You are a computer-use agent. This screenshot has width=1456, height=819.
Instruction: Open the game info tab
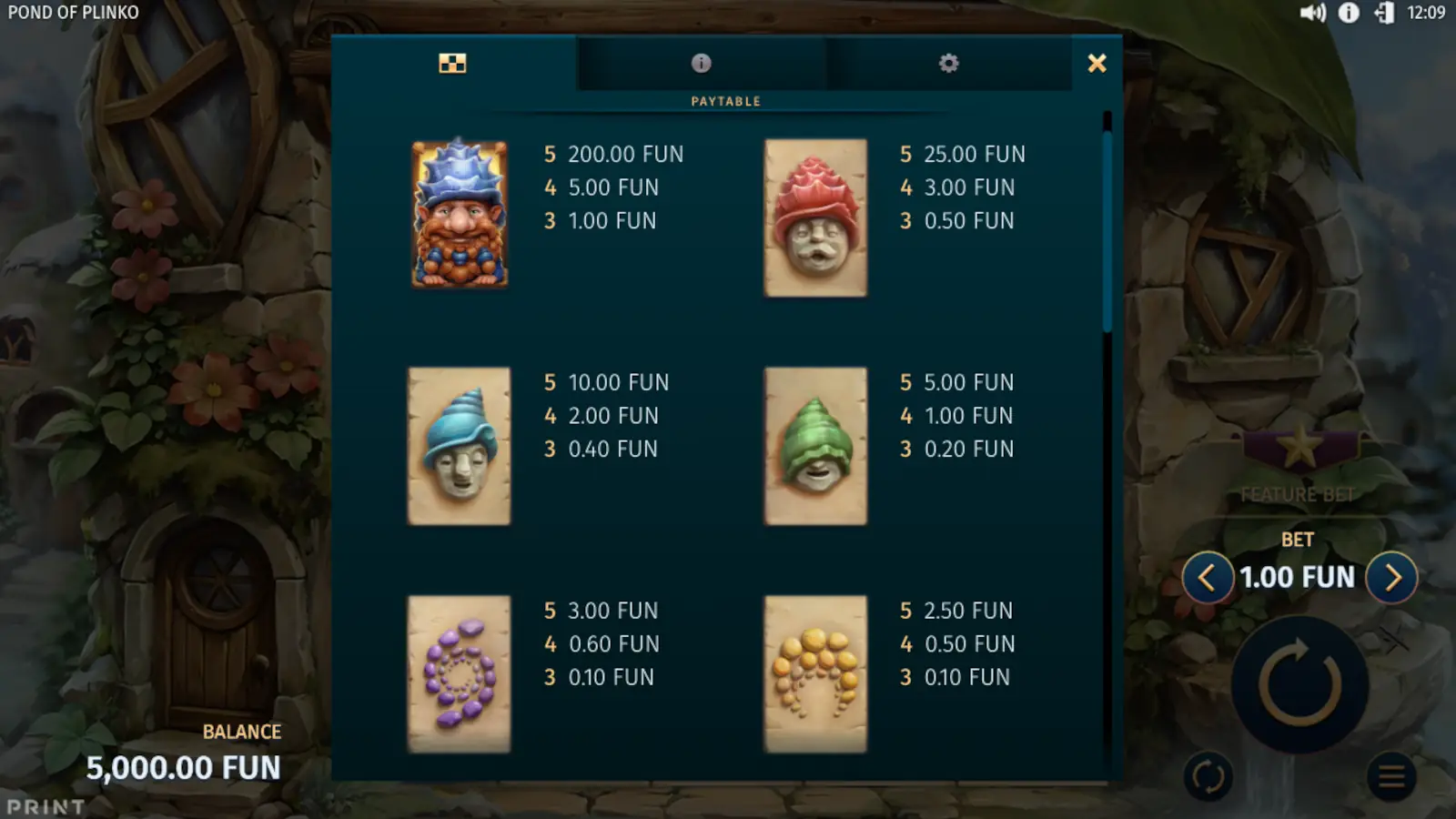click(701, 63)
